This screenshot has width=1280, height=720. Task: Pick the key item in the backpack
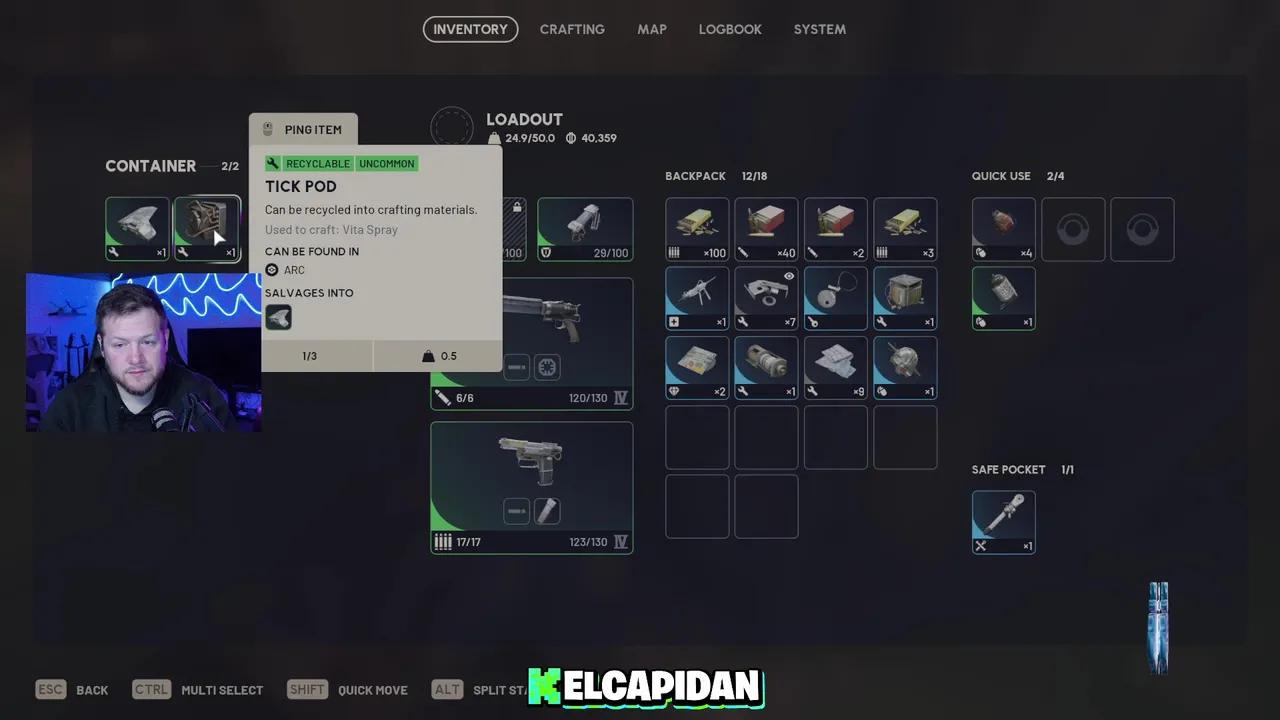(x=835, y=297)
